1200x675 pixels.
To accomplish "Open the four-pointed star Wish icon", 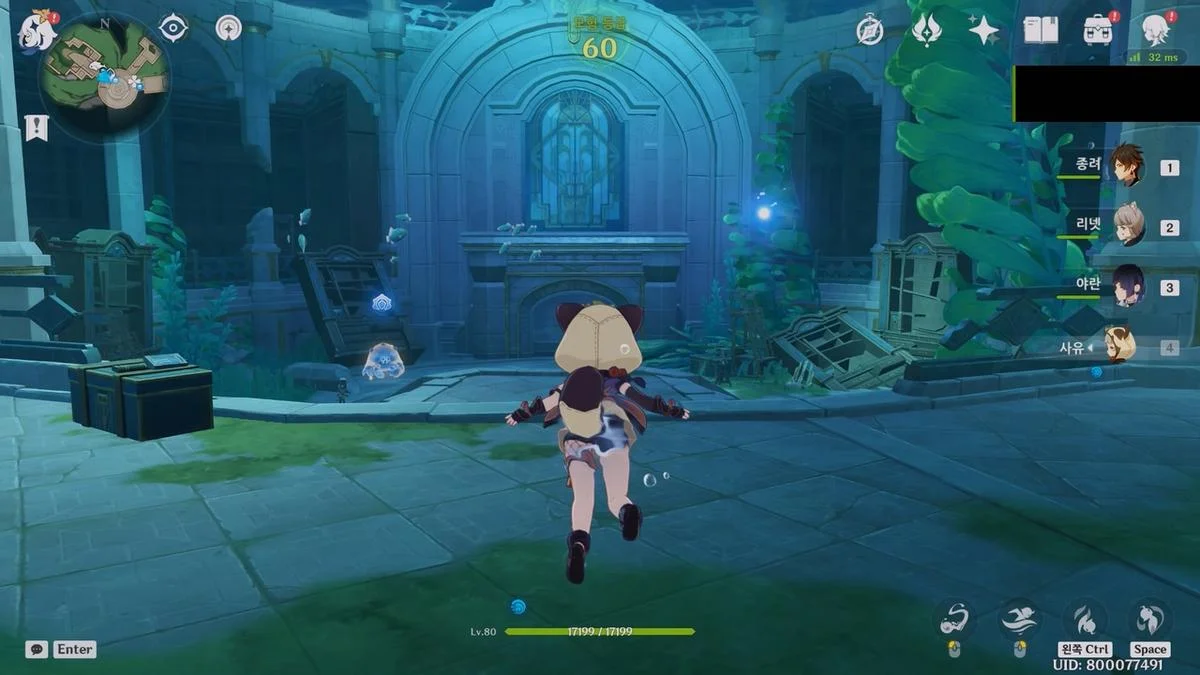I will 983,30.
